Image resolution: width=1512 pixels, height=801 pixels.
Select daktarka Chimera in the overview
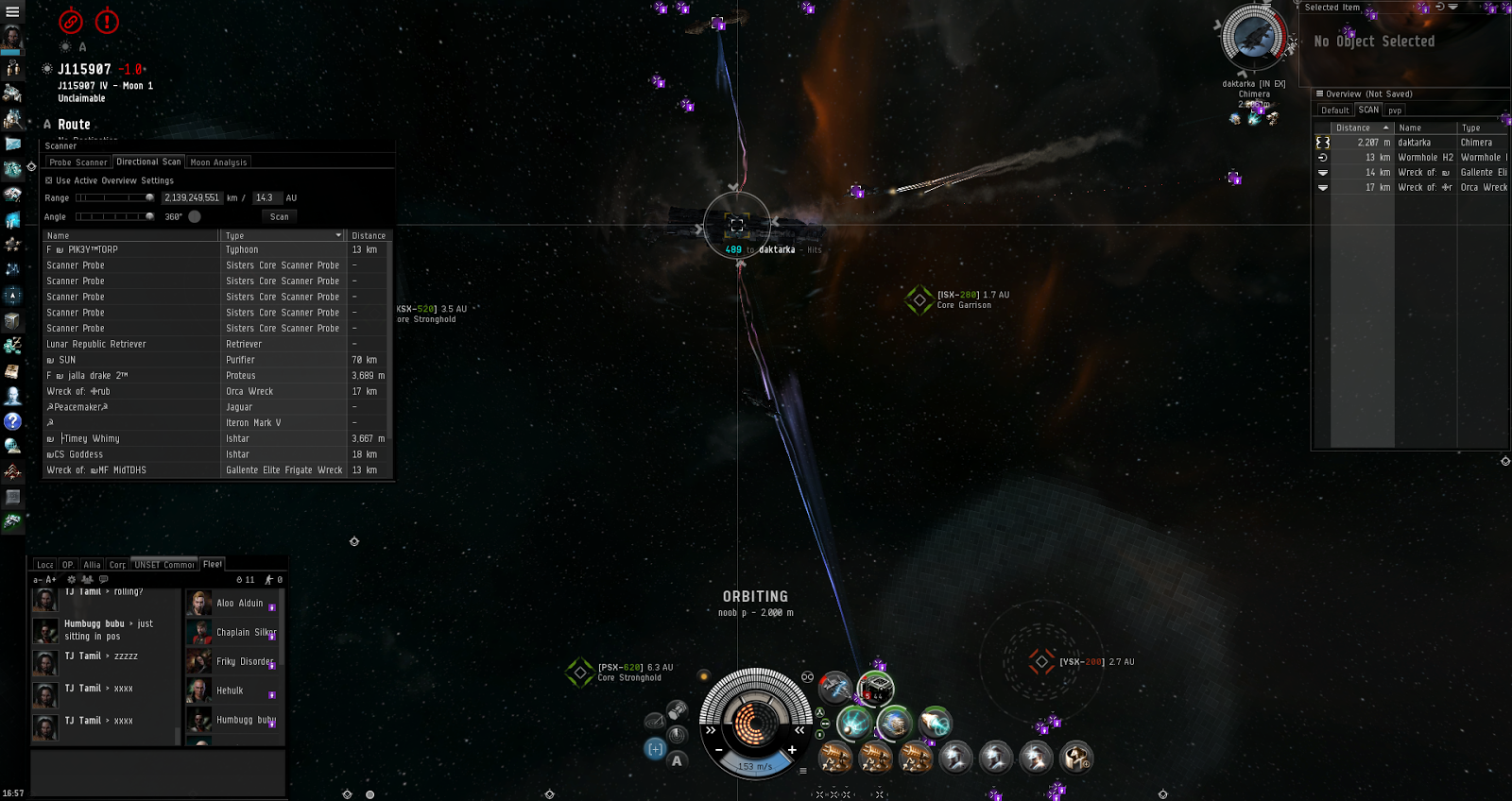pyautogui.click(x=1413, y=143)
